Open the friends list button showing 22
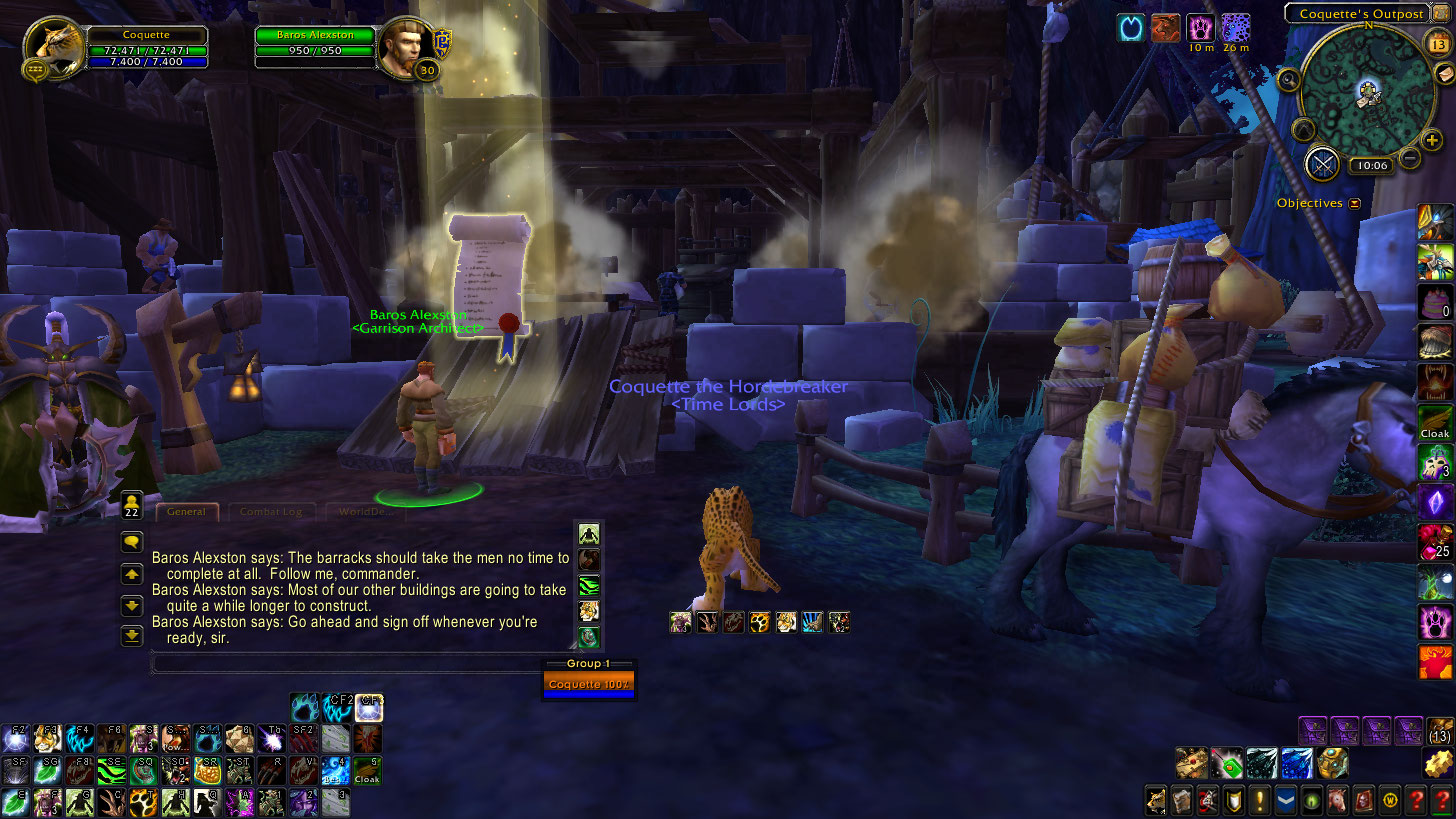1456x819 pixels. 132,503
